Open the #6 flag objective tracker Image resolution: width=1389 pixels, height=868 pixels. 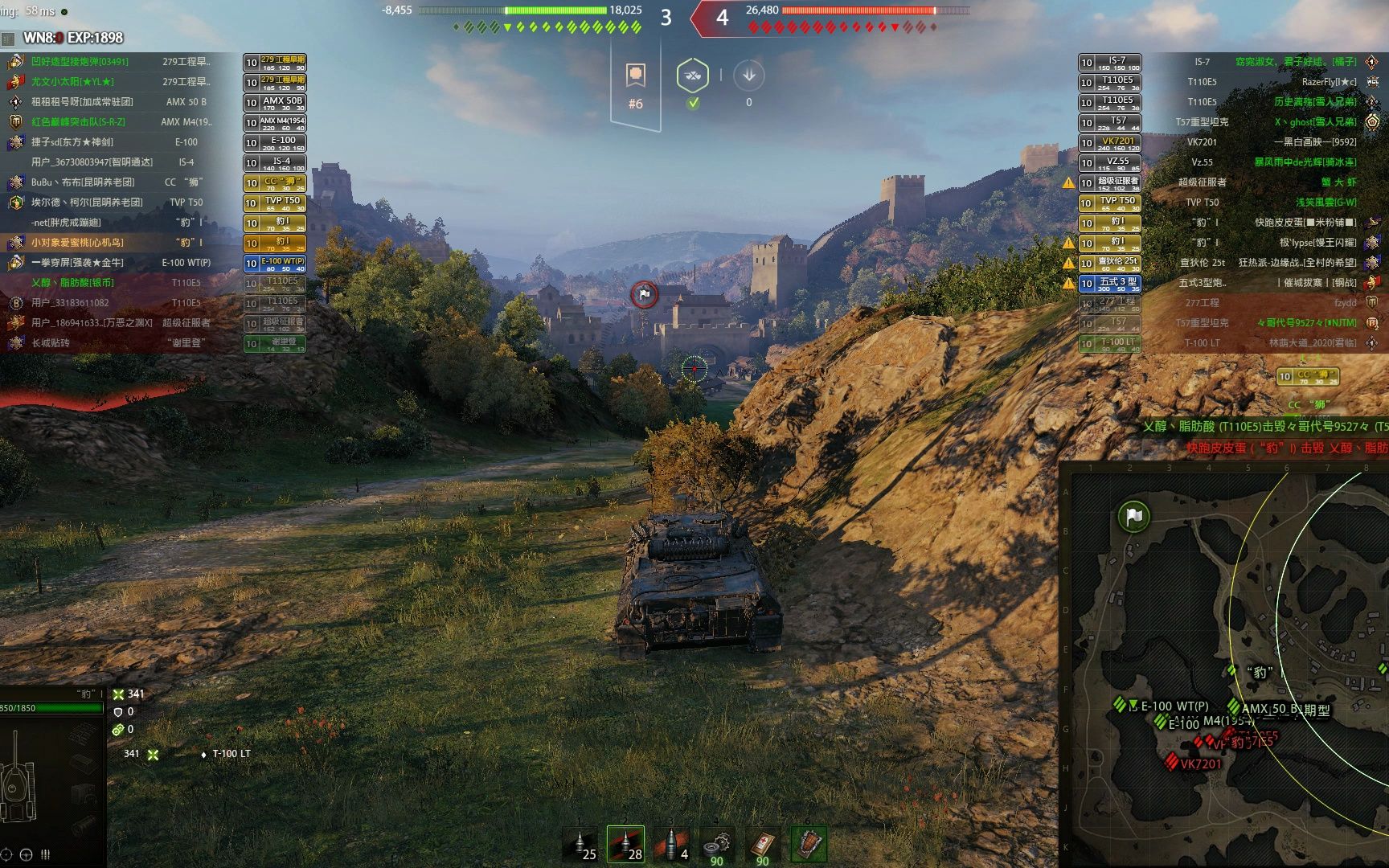pos(636,85)
